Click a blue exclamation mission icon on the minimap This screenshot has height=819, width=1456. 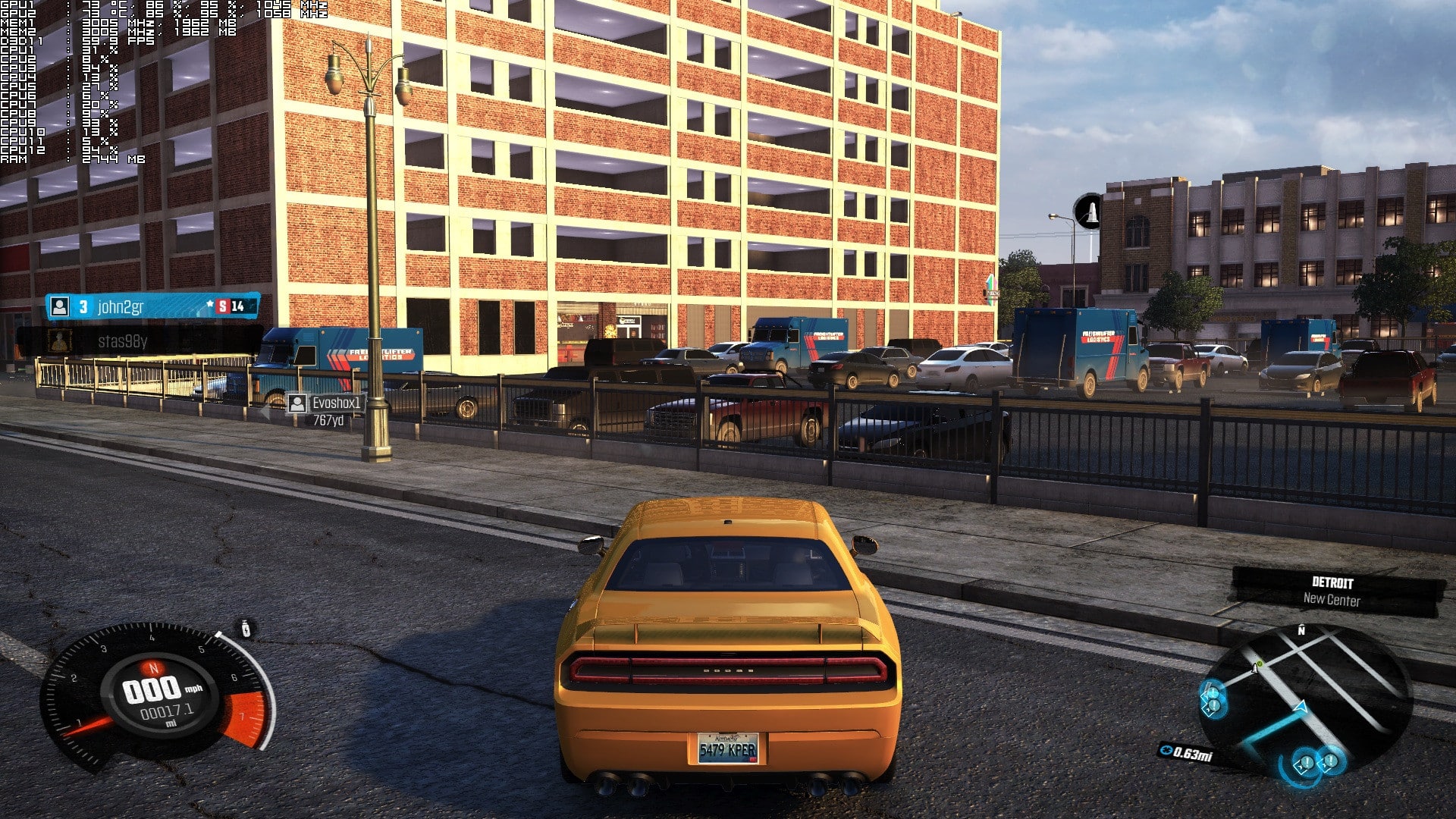pos(1307,762)
